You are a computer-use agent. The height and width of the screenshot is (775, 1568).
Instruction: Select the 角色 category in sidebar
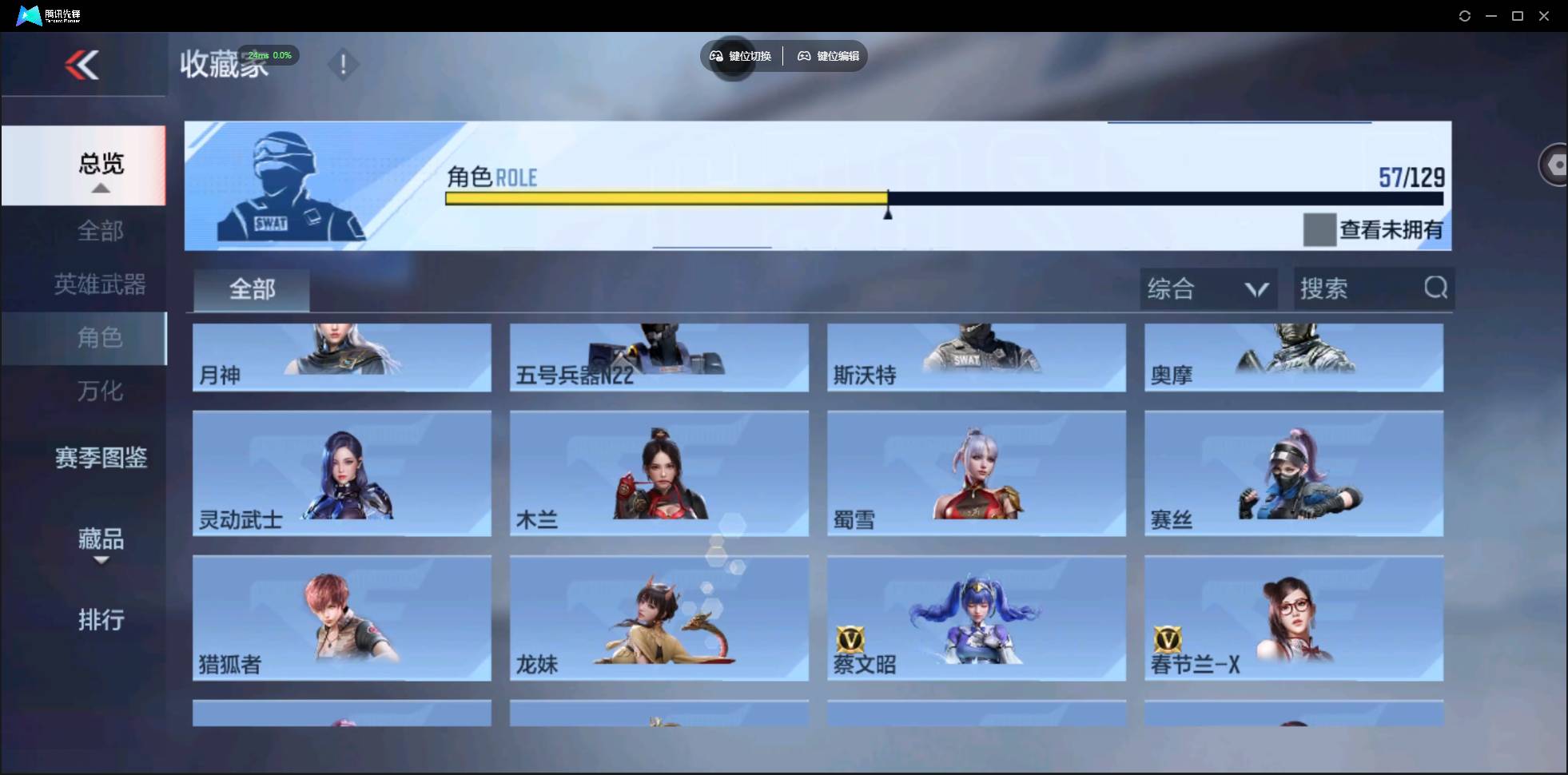click(101, 338)
